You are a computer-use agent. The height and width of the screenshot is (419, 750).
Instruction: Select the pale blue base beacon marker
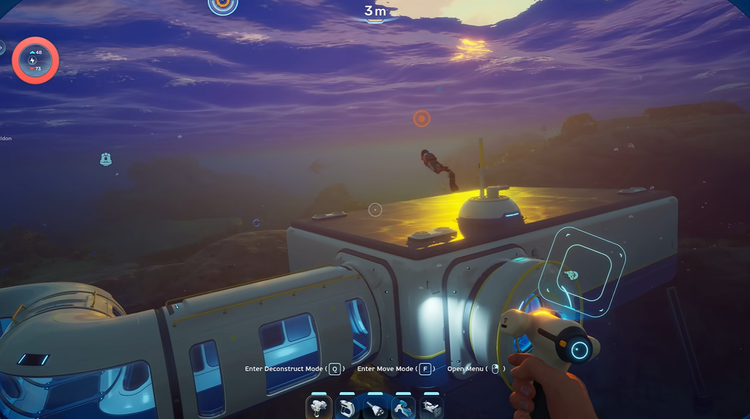click(105, 159)
